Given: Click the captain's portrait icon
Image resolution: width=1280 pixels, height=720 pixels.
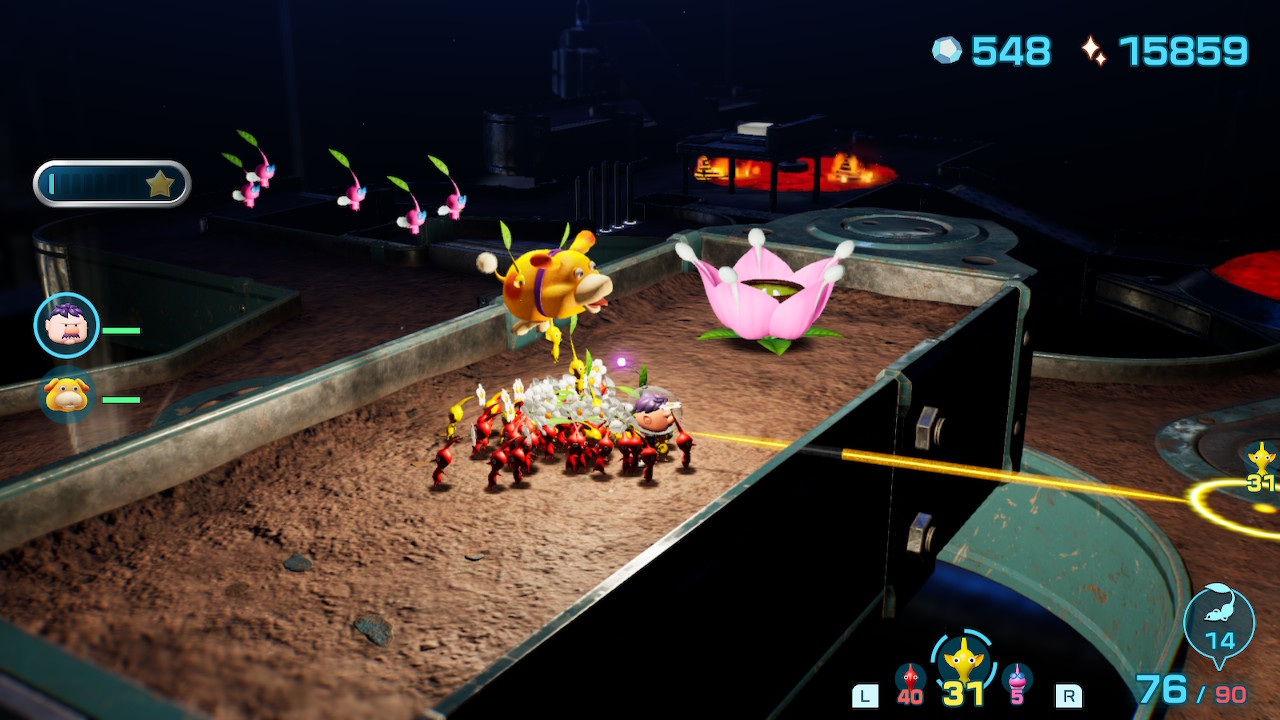Looking at the screenshot, I should 65,324.
